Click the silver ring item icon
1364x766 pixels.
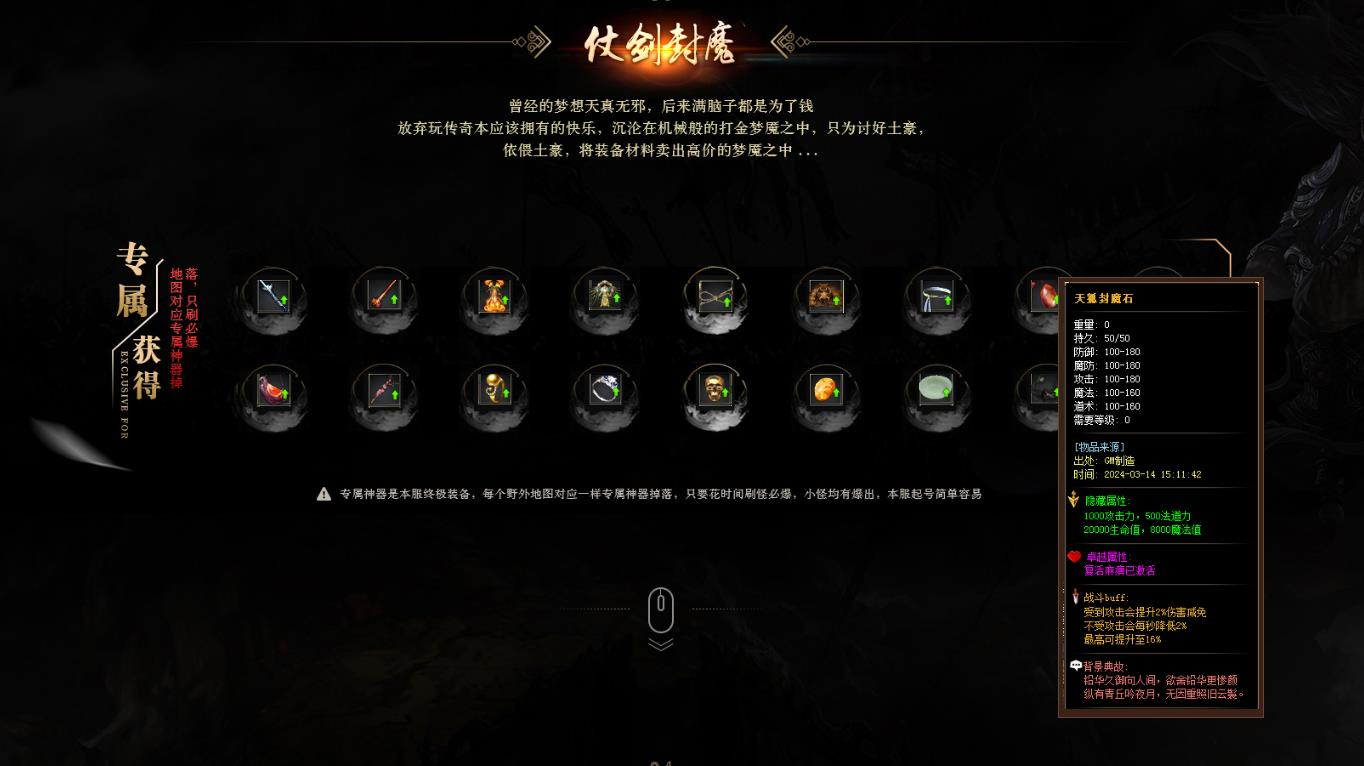[x=604, y=392]
